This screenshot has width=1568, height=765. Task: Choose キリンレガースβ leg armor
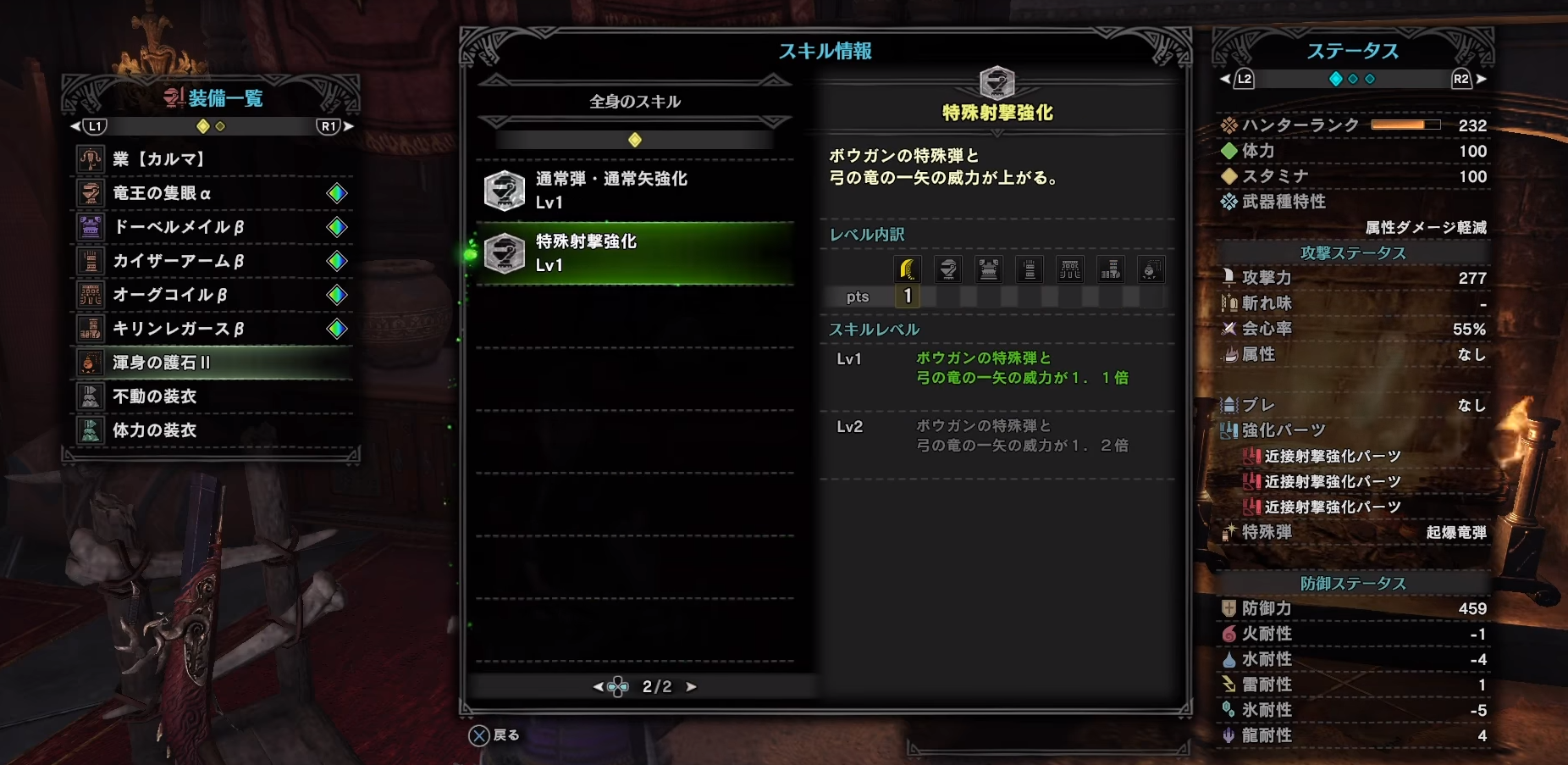[x=212, y=329]
